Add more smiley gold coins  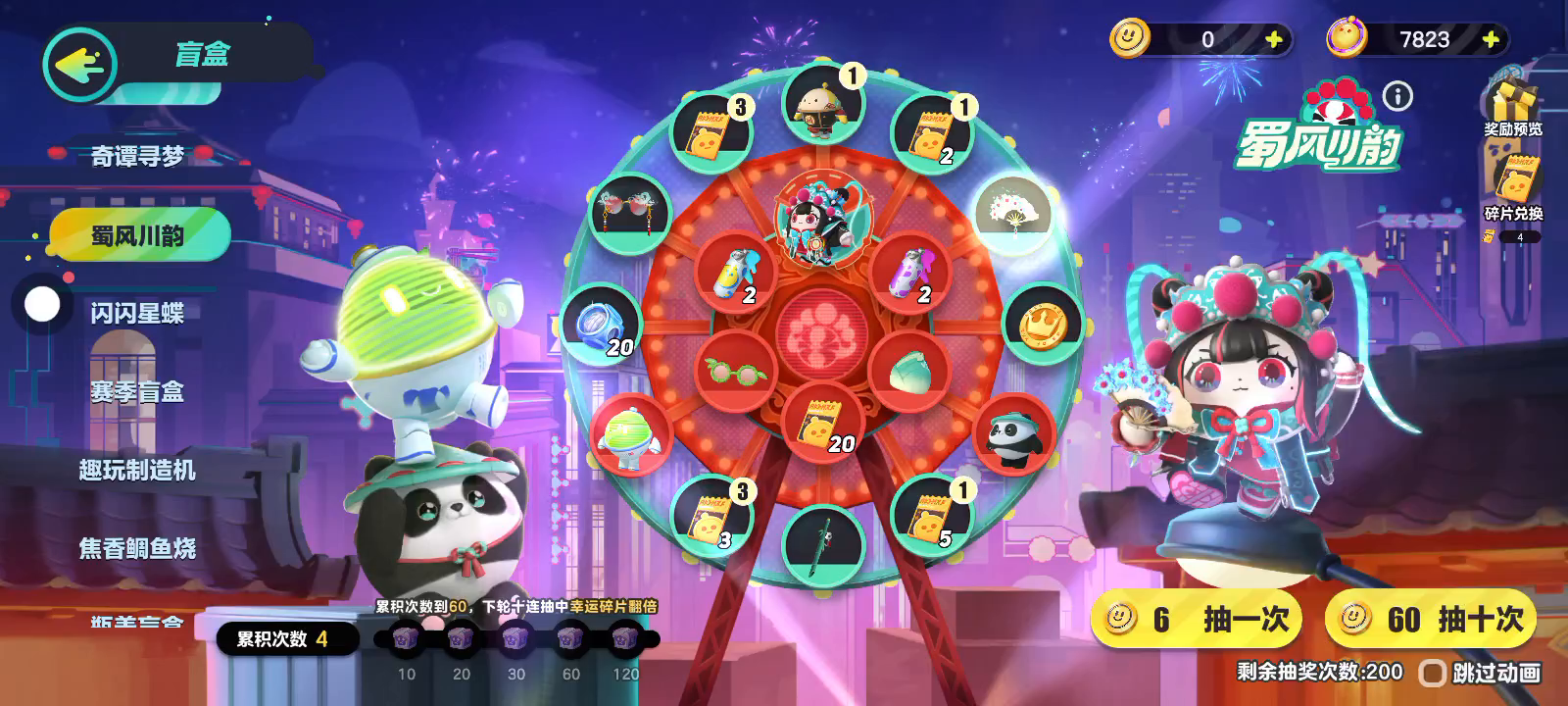[1273, 39]
